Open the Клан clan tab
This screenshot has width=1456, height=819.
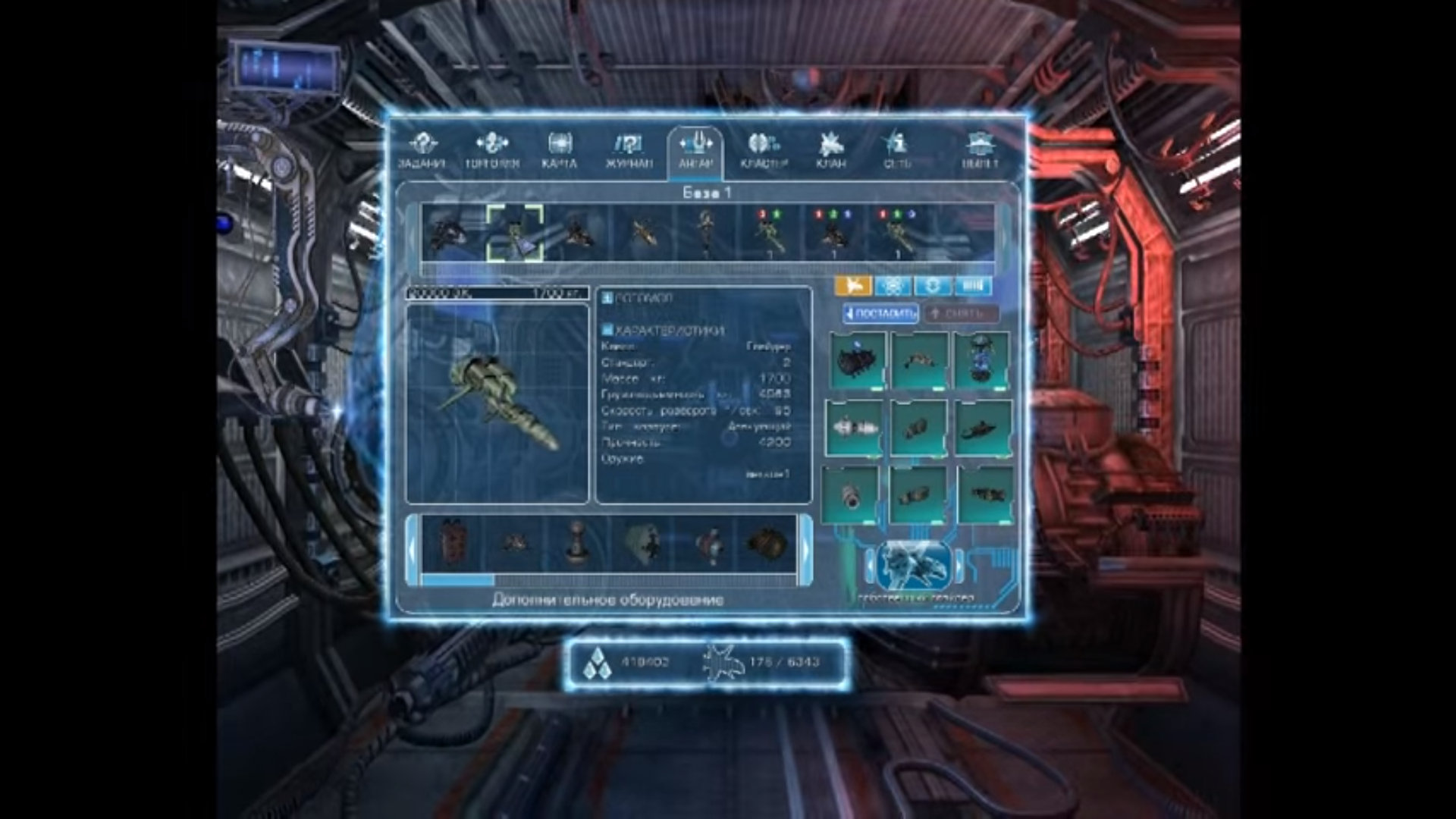click(x=831, y=150)
